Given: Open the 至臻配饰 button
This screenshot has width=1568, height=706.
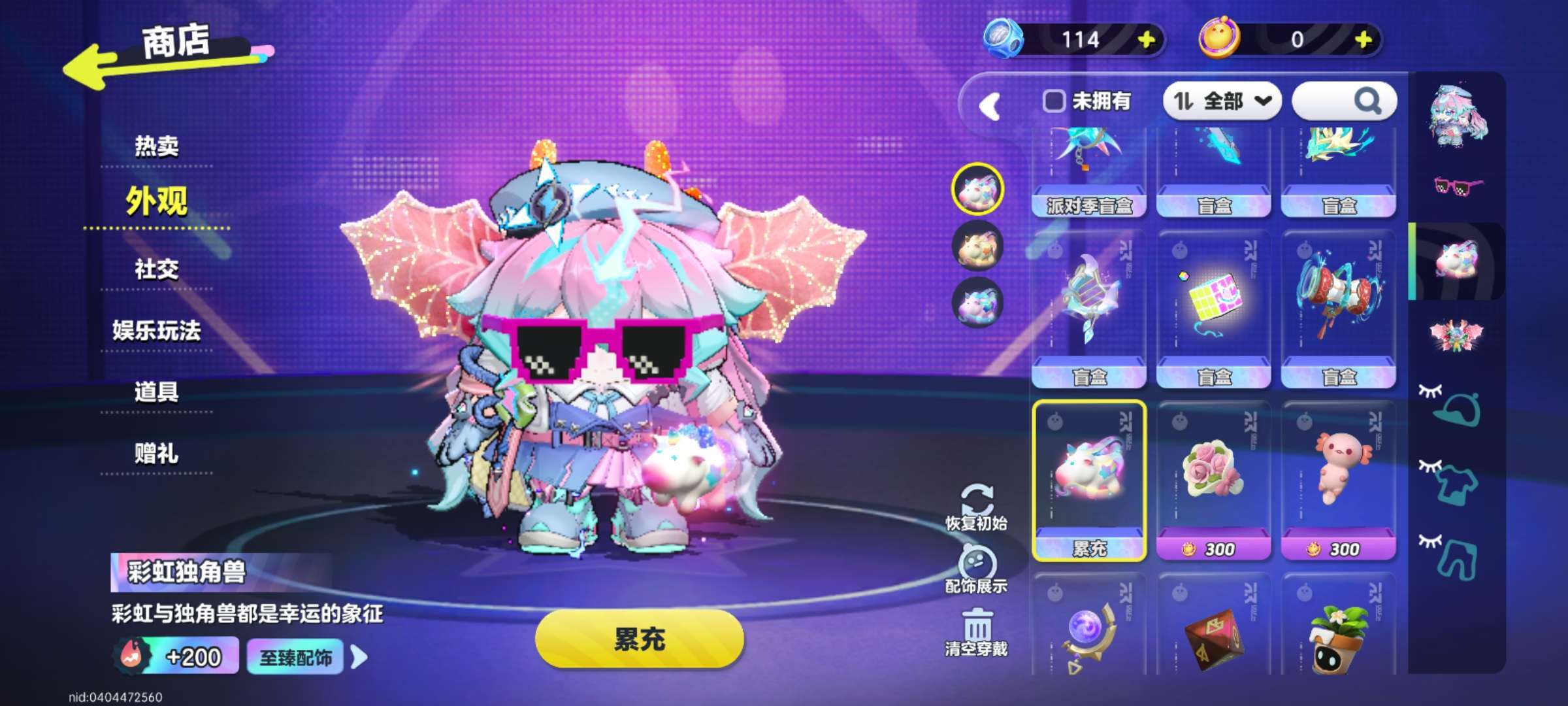Looking at the screenshot, I should coord(295,658).
